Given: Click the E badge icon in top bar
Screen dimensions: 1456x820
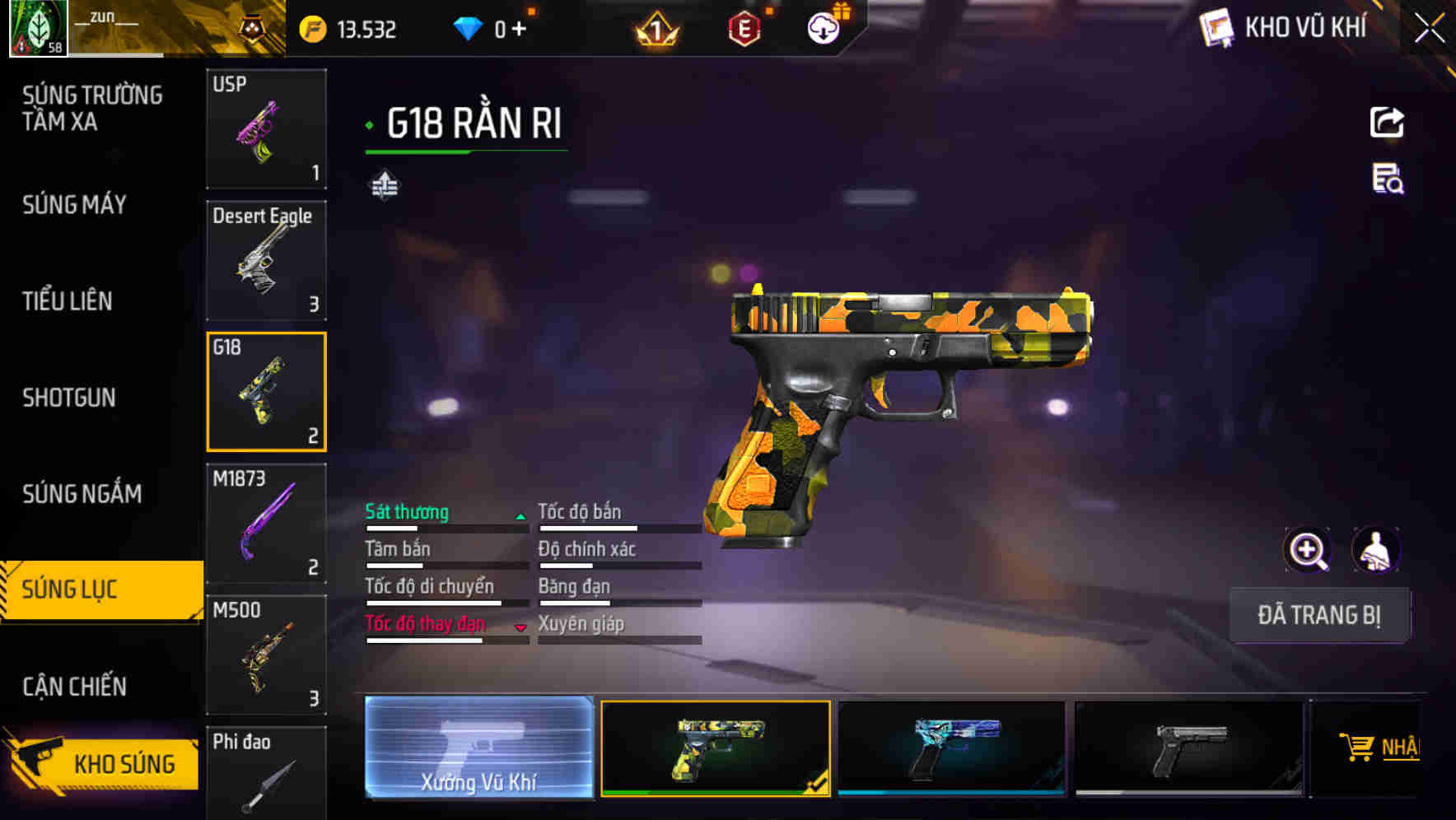Looking at the screenshot, I should (x=744, y=28).
